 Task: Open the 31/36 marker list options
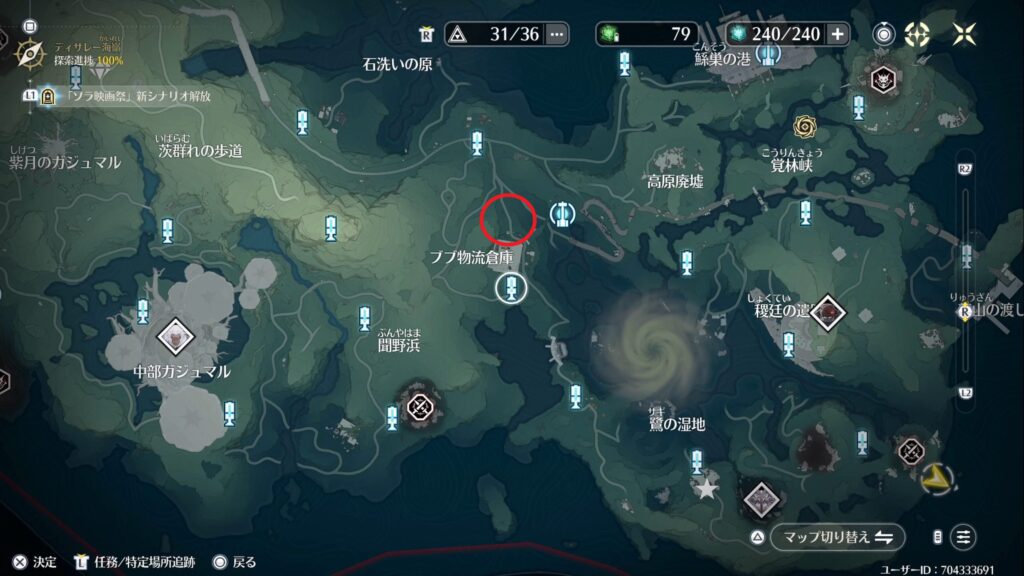tap(556, 34)
